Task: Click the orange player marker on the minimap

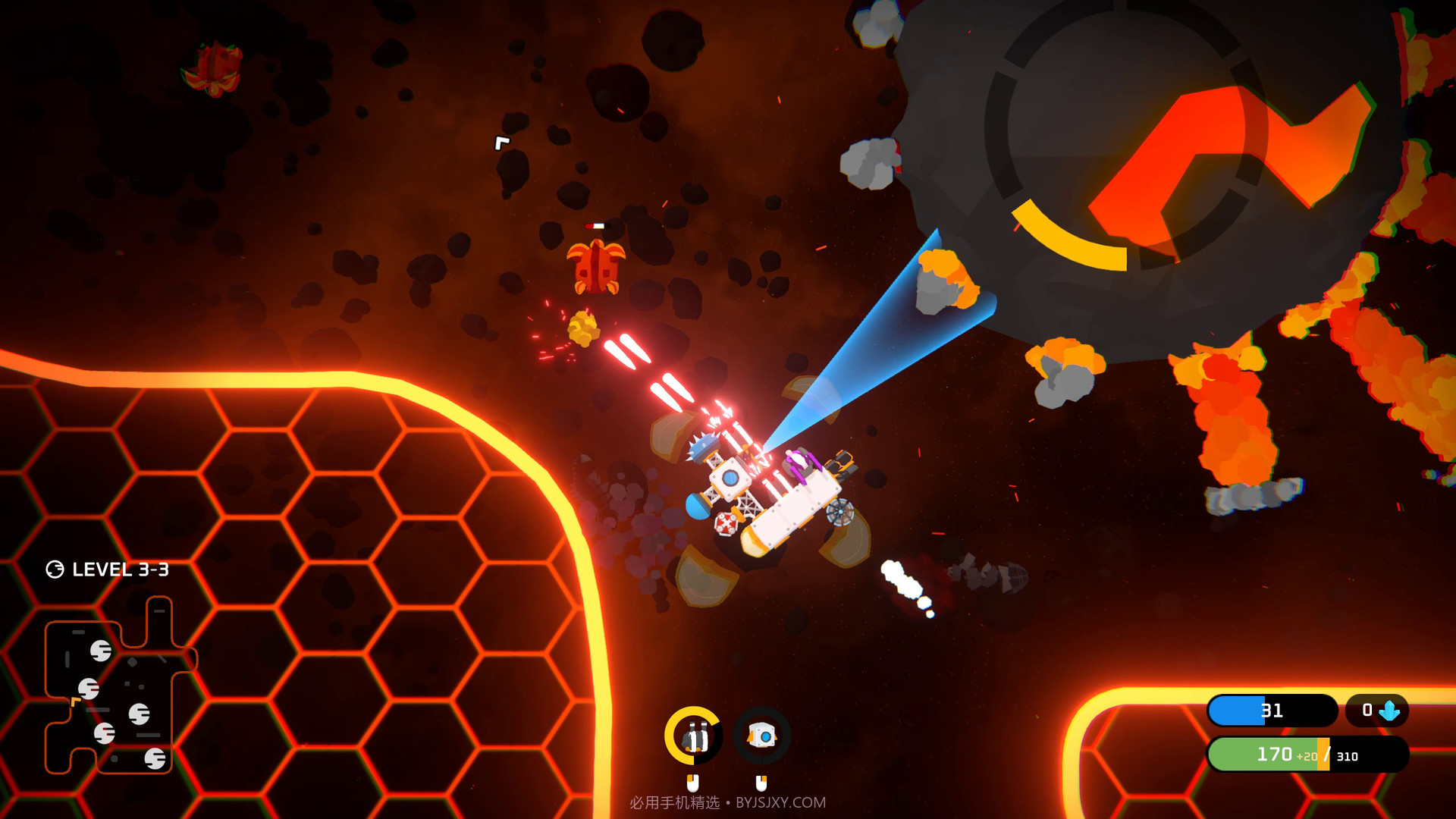Action: (x=75, y=700)
